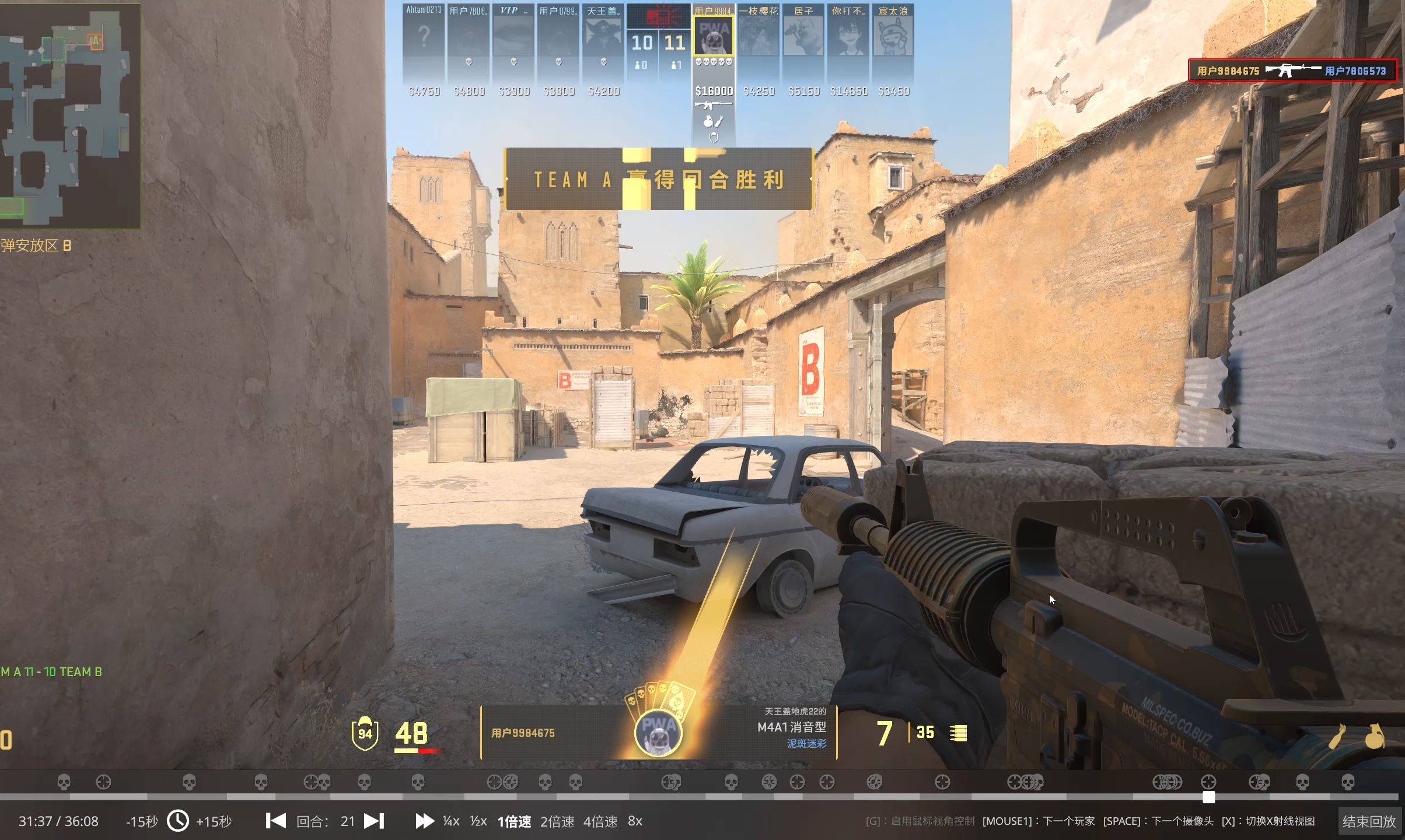Click the double-arrow fast-forward button
Screen dimensions: 1405x840
point(424,821)
